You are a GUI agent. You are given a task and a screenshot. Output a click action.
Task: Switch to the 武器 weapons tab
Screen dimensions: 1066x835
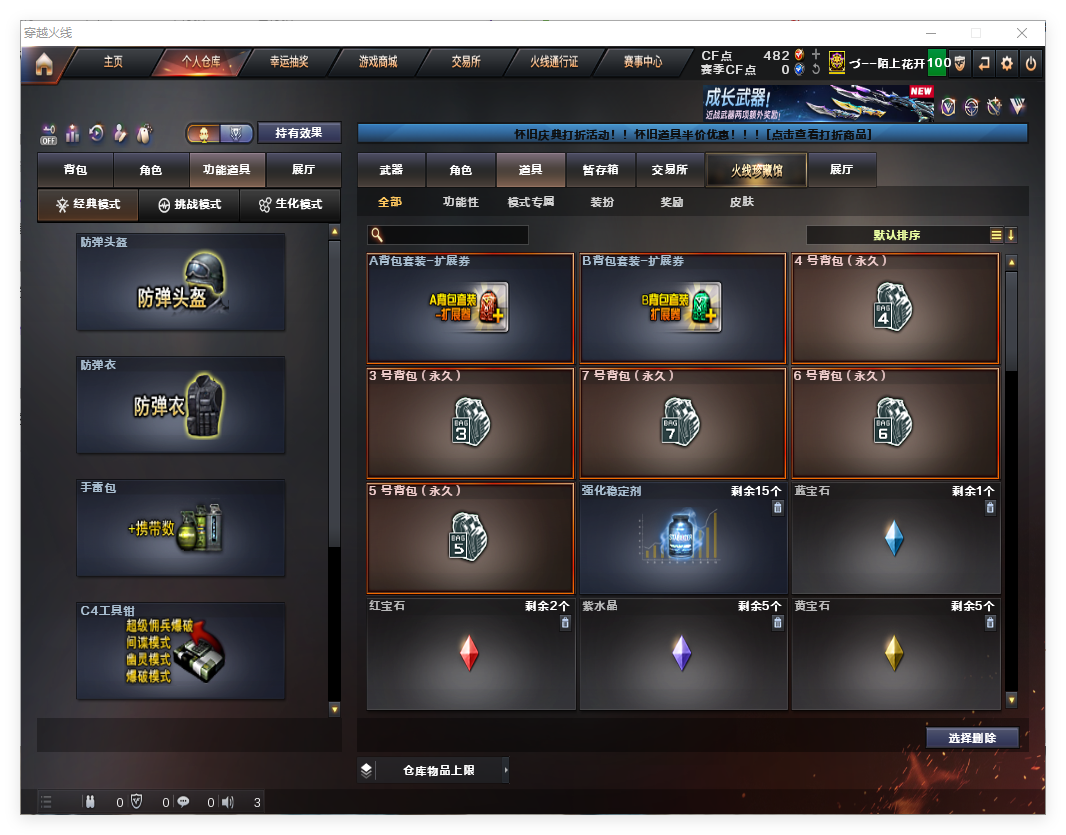click(x=391, y=170)
